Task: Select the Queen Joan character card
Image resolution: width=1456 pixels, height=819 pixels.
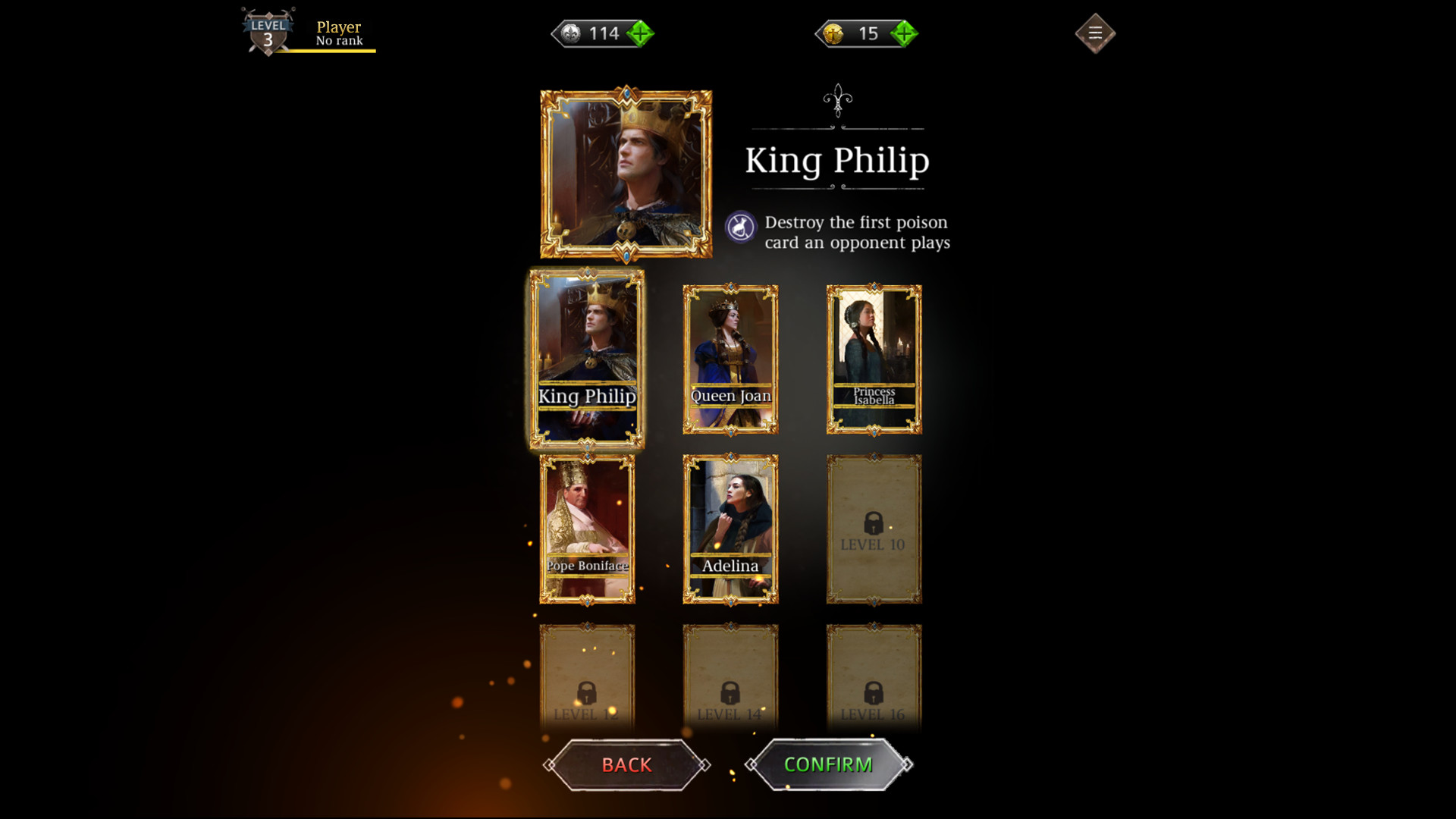Action: click(x=730, y=359)
